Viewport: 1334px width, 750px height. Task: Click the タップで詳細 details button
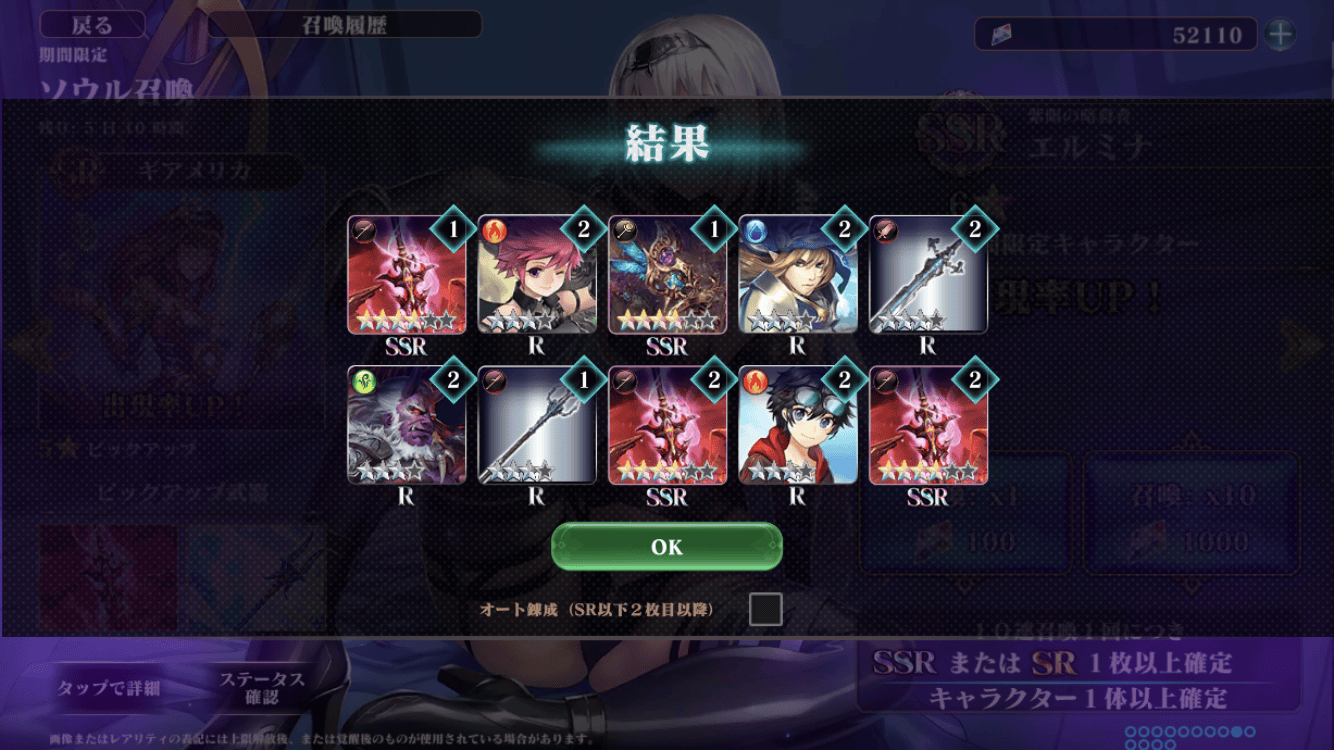(108, 688)
